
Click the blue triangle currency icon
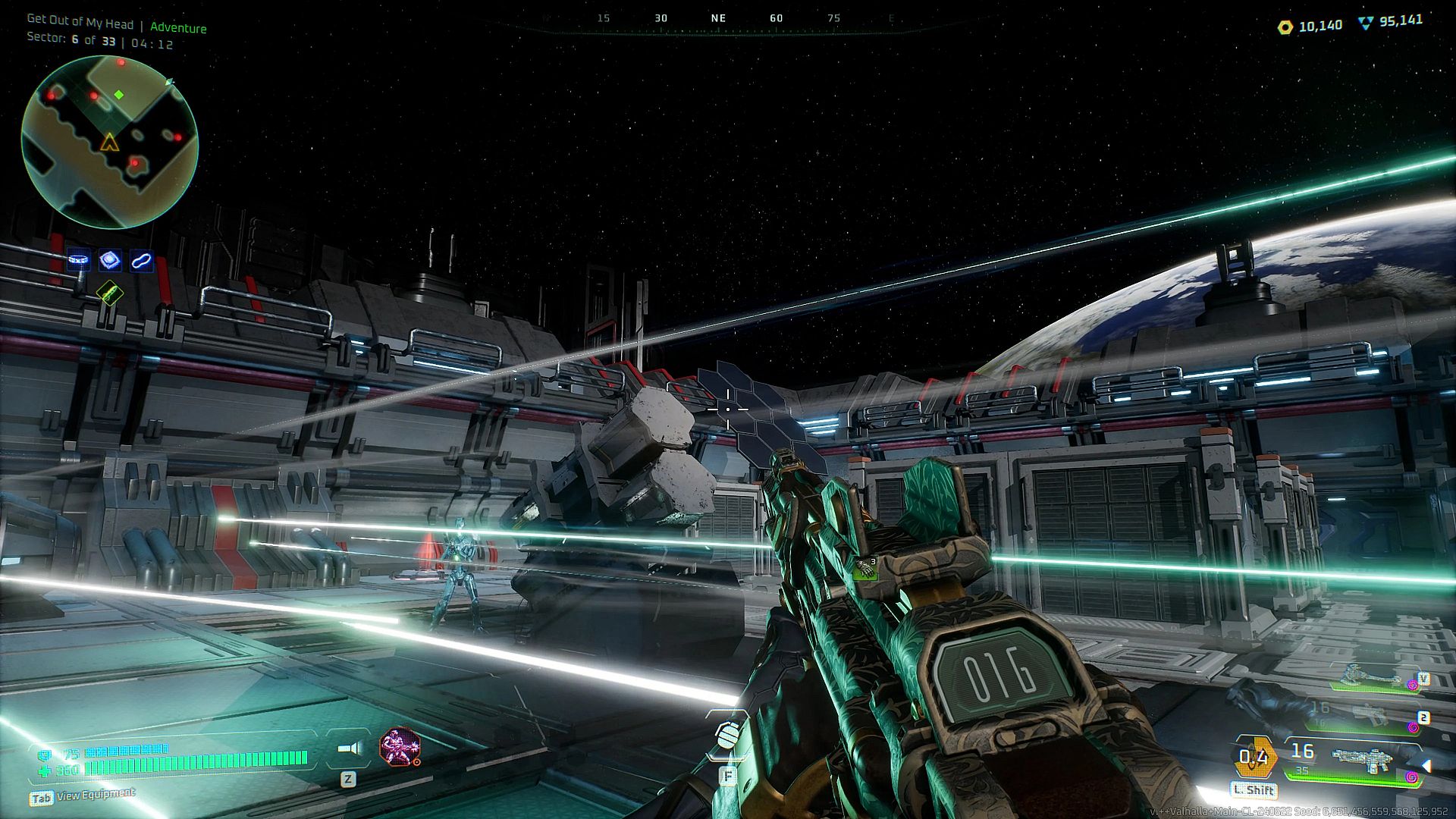tap(1366, 24)
